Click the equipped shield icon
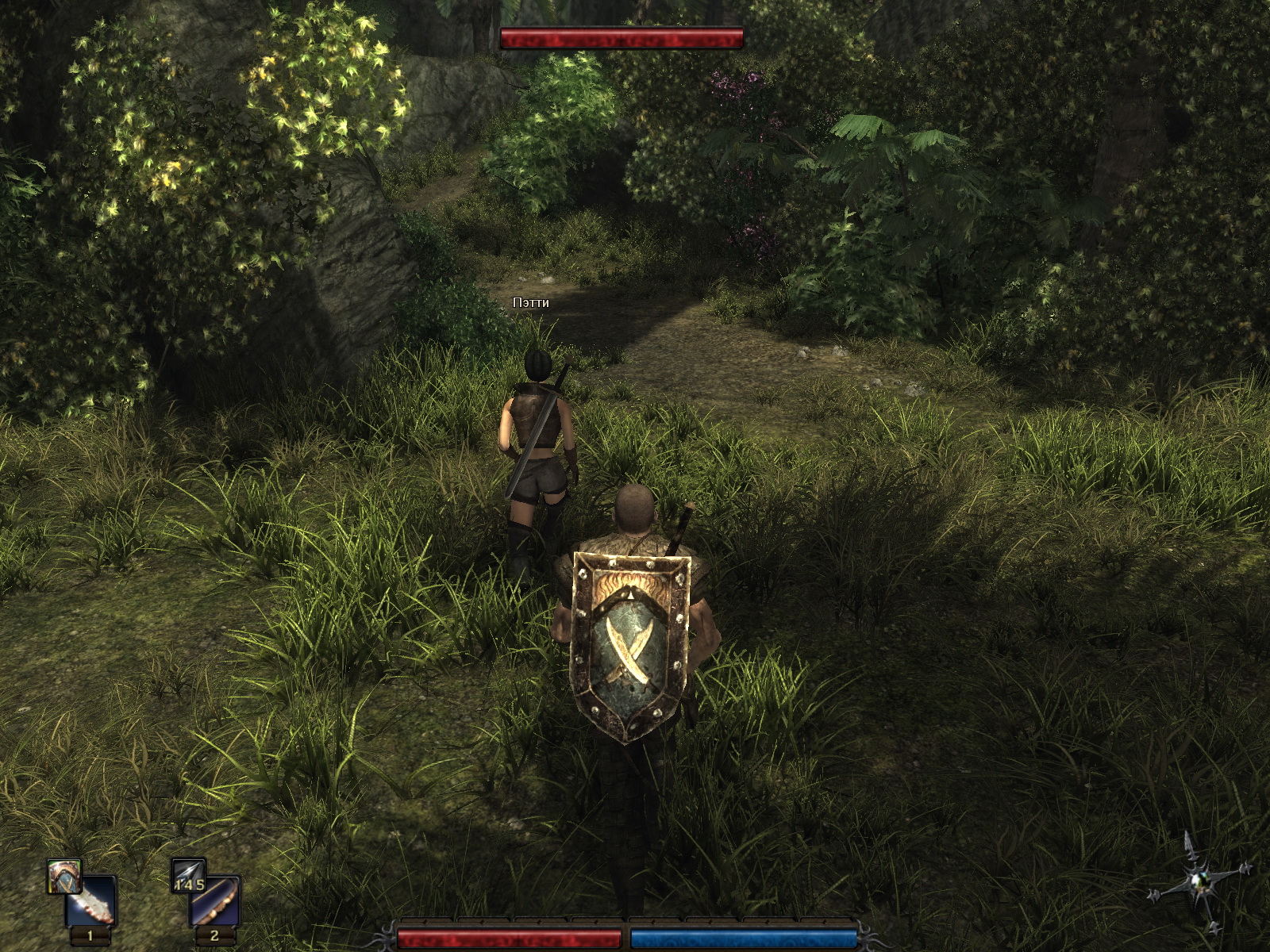This screenshot has height=952, width=1270. pos(63,875)
